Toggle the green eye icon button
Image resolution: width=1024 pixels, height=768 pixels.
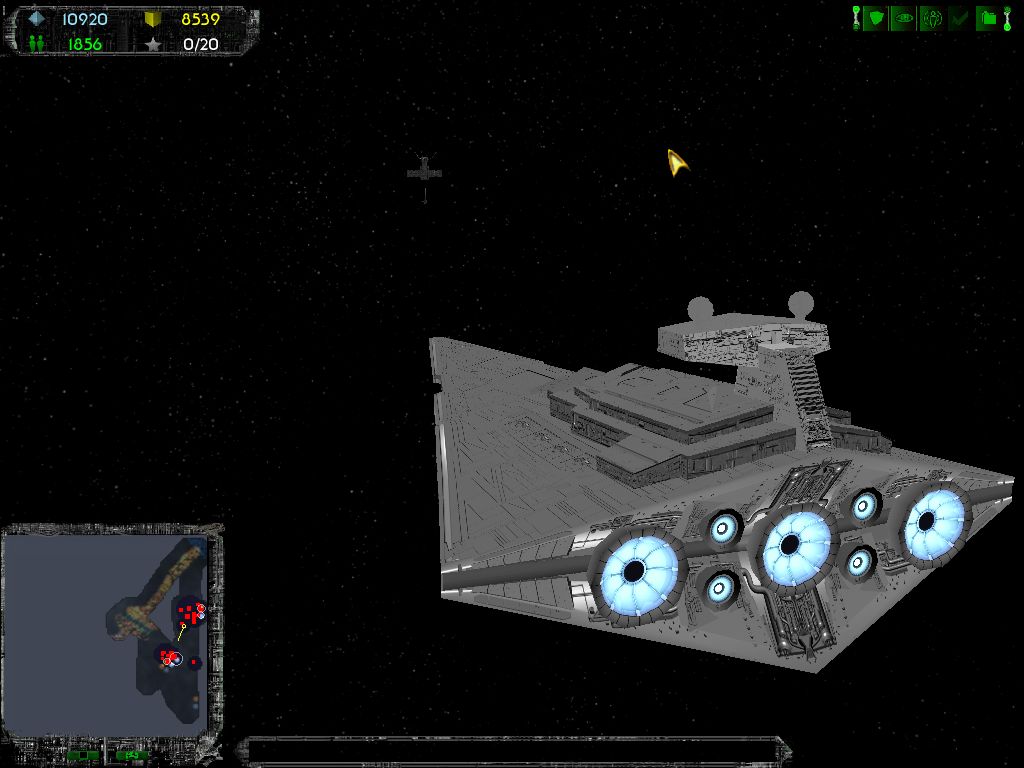(903, 17)
